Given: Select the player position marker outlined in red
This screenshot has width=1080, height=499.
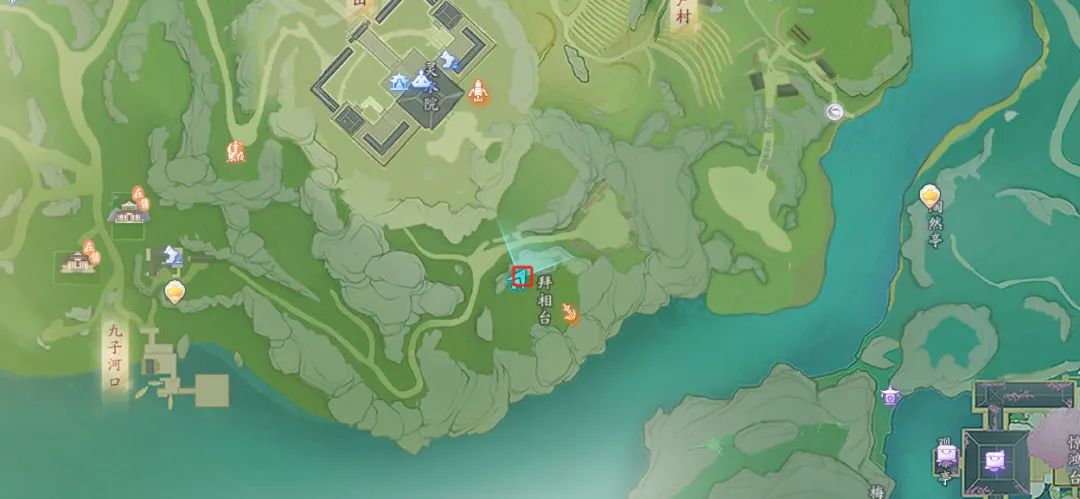Looking at the screenshot, I should (521, 275).
